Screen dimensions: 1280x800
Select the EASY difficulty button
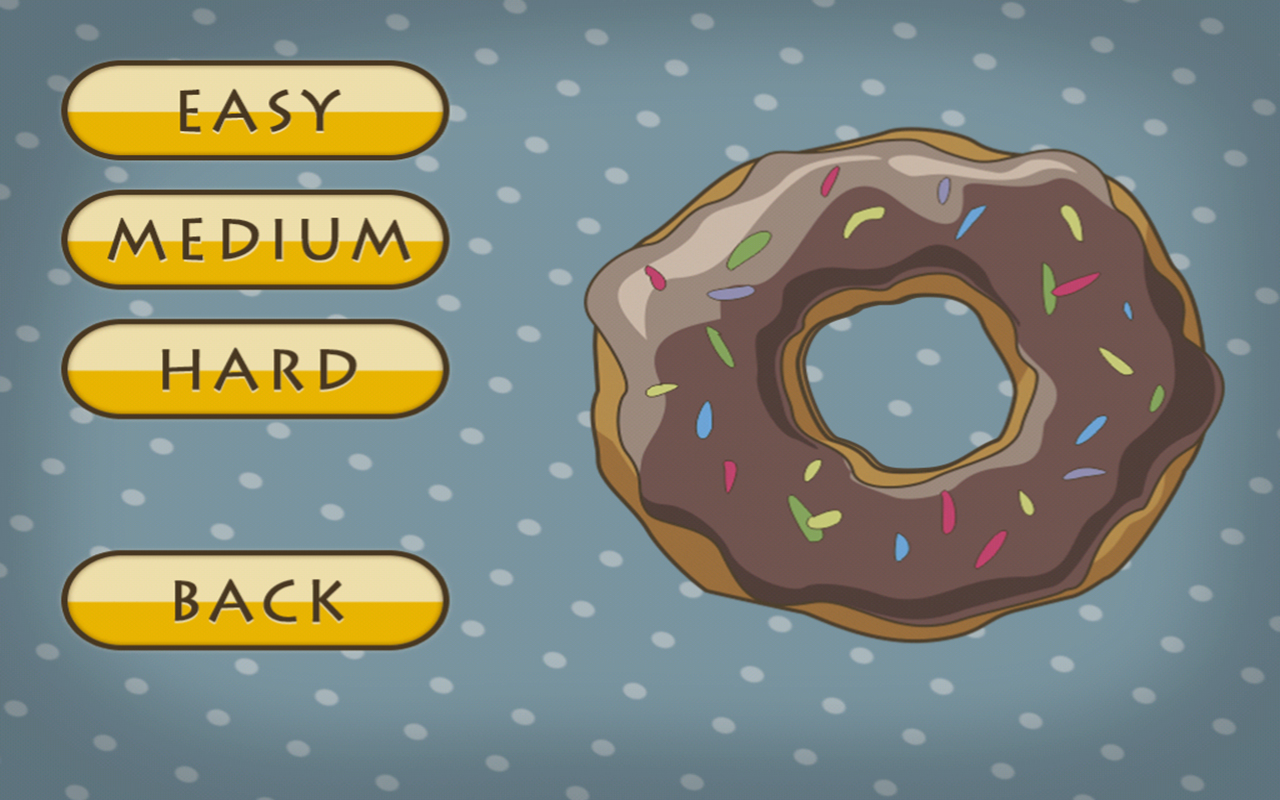coord(255,110)
